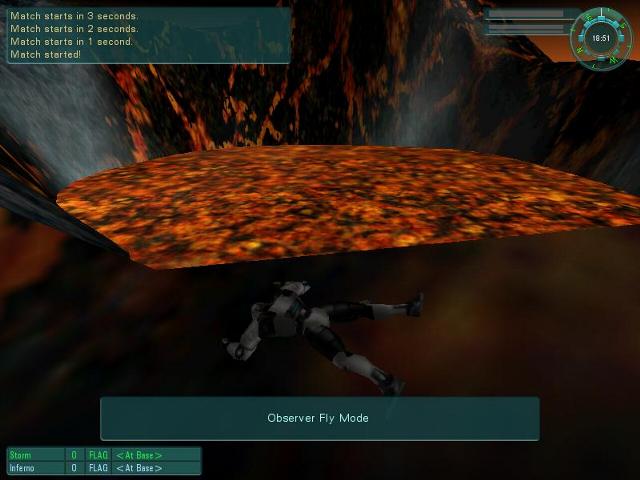640x480 pixels.
Task: Click the chat message box
Action: 148,36
